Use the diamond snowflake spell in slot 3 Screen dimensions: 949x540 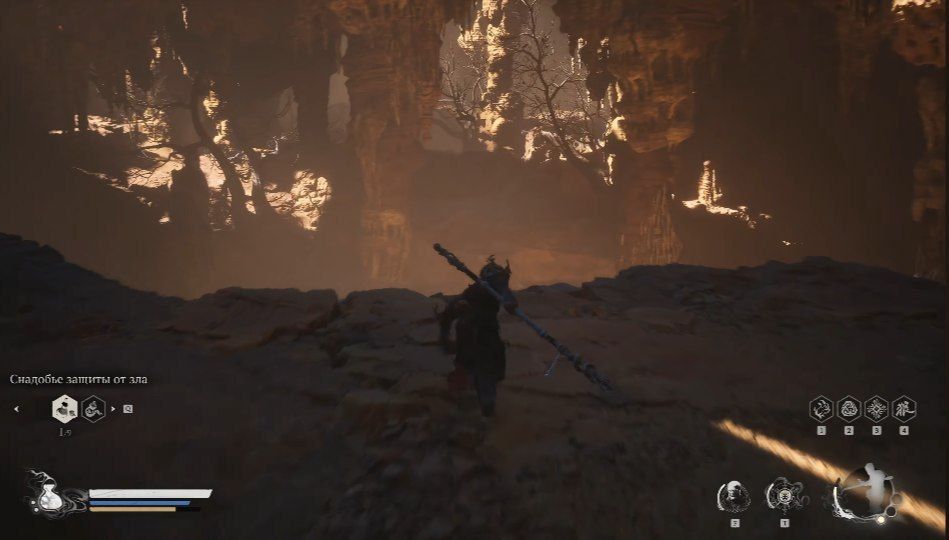(x=876, y=408)
